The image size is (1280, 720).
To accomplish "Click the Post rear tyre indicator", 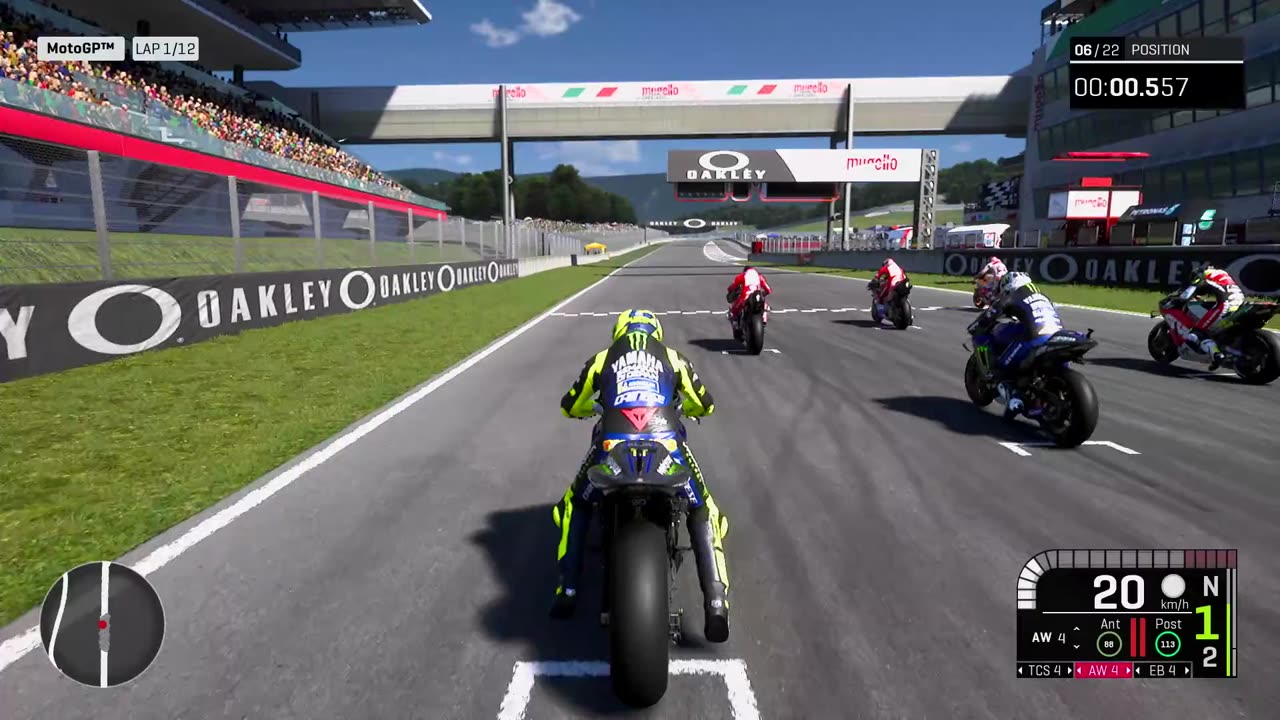I will pos(1168,644).
